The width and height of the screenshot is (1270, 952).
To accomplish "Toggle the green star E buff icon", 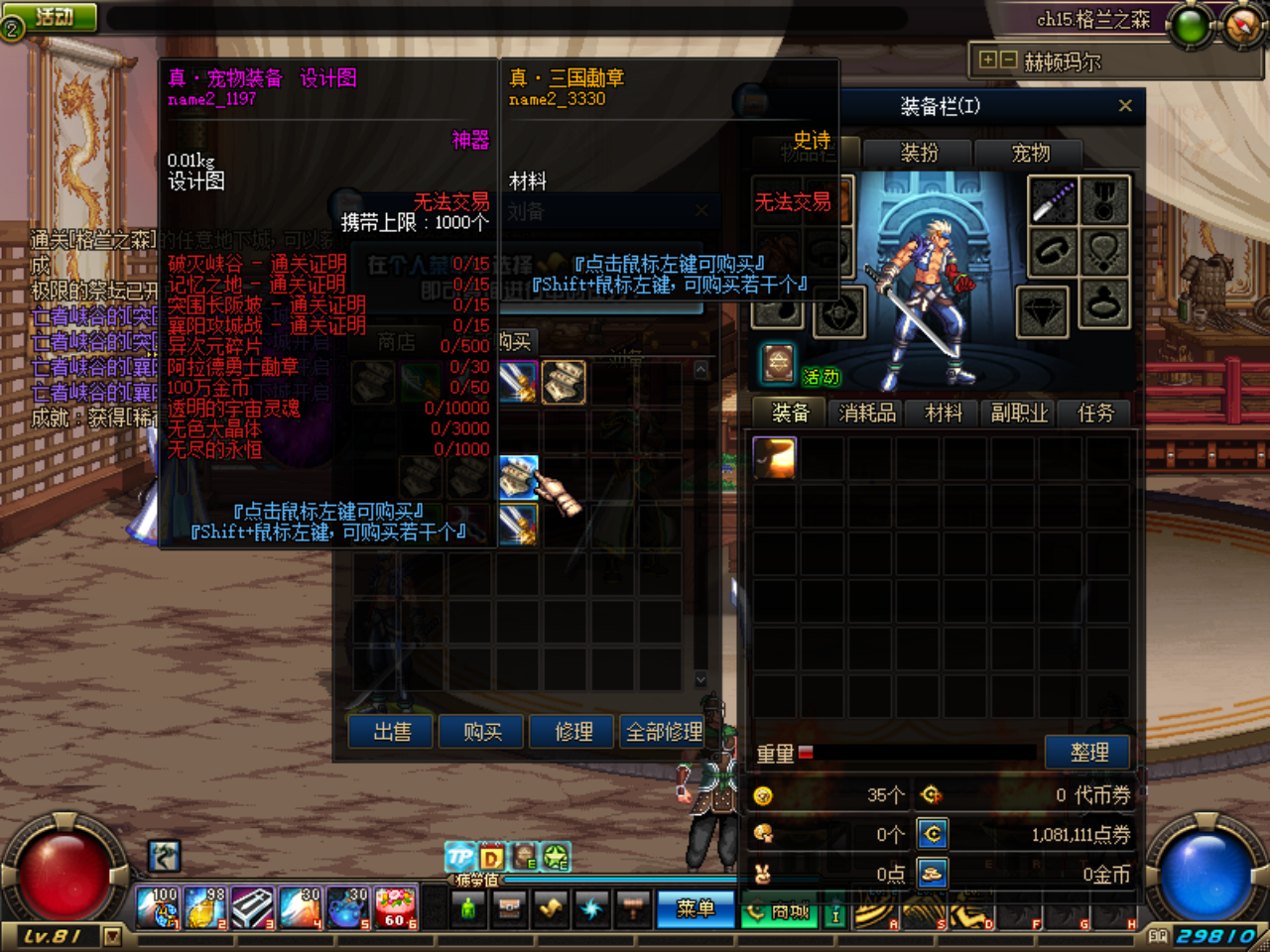I will [x=554, y=857].
